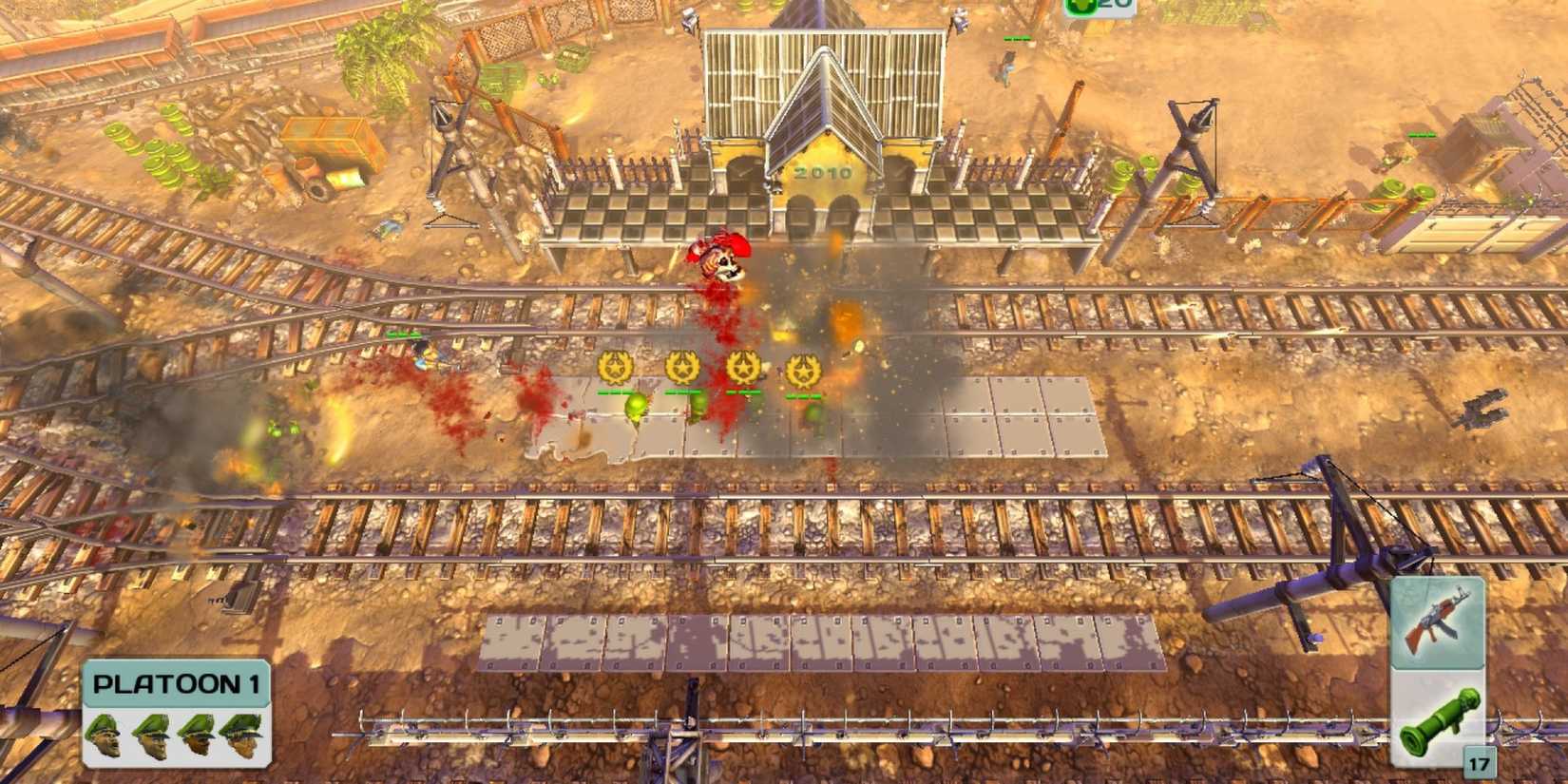
Task: Click the green health bar of the top soldier
Action: (1016, 39)
